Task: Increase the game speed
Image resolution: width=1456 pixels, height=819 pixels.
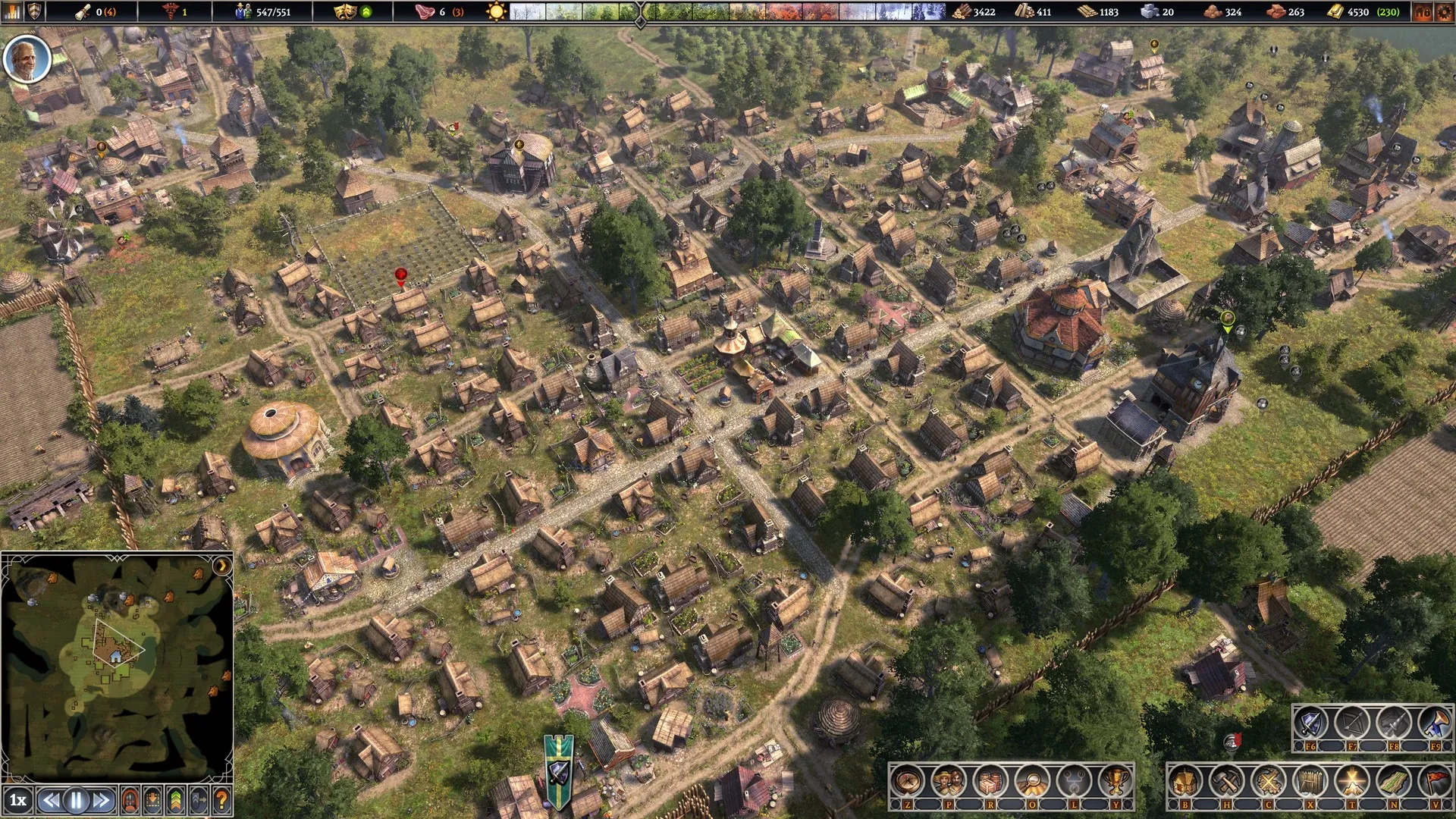Action: [x=101, y=800]
